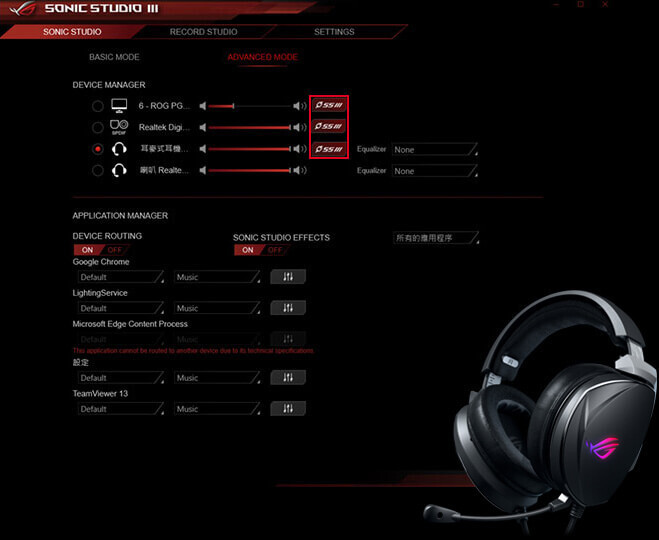Open Google Chrome's Music effect dropdown
Viewport: 659px width, 540px height.
coord(216,277)
